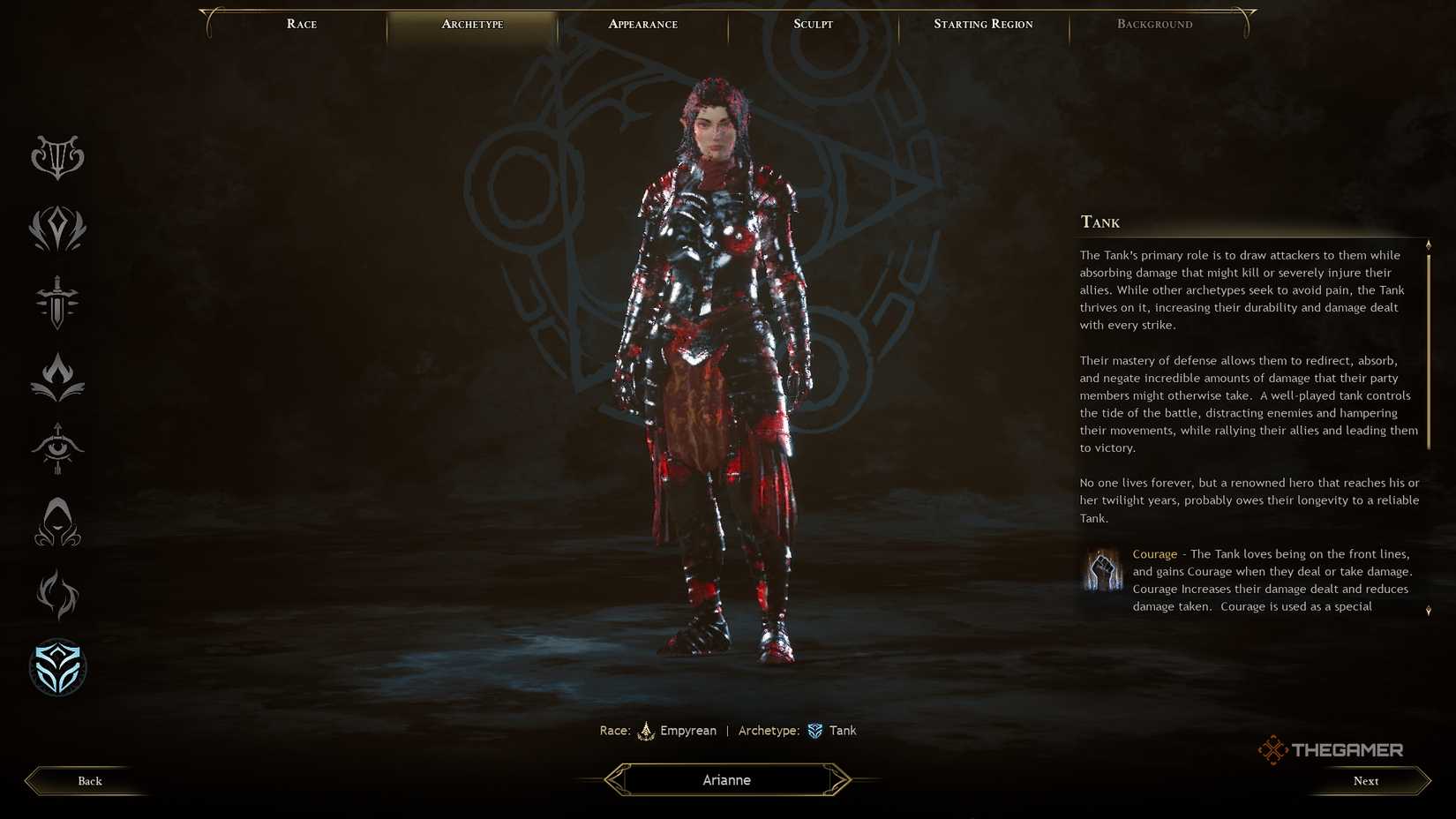Click the Courage fist ability icon

pyautogui.click(x=1100, y=569)
